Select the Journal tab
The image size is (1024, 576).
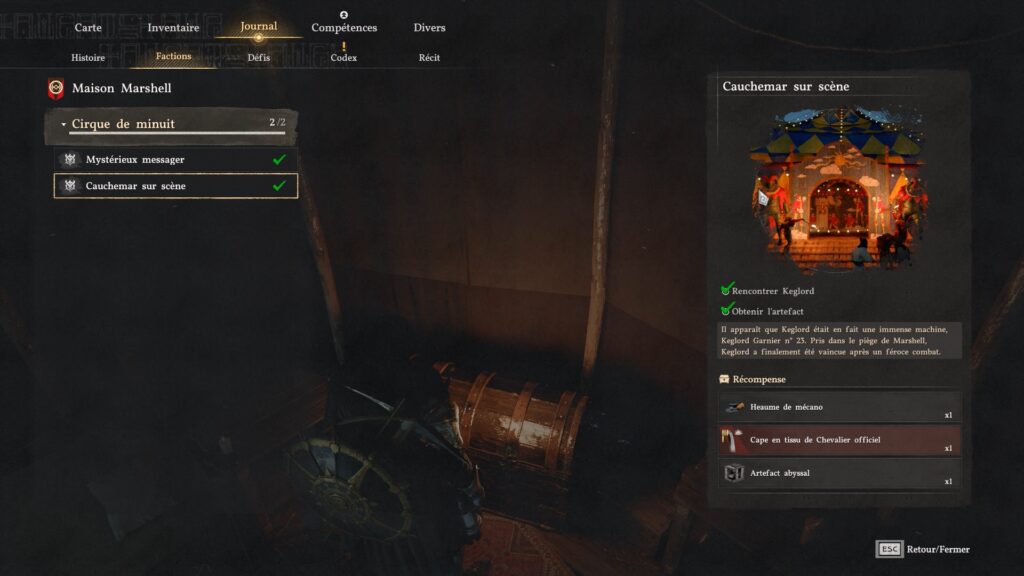(x=258, y=27)
